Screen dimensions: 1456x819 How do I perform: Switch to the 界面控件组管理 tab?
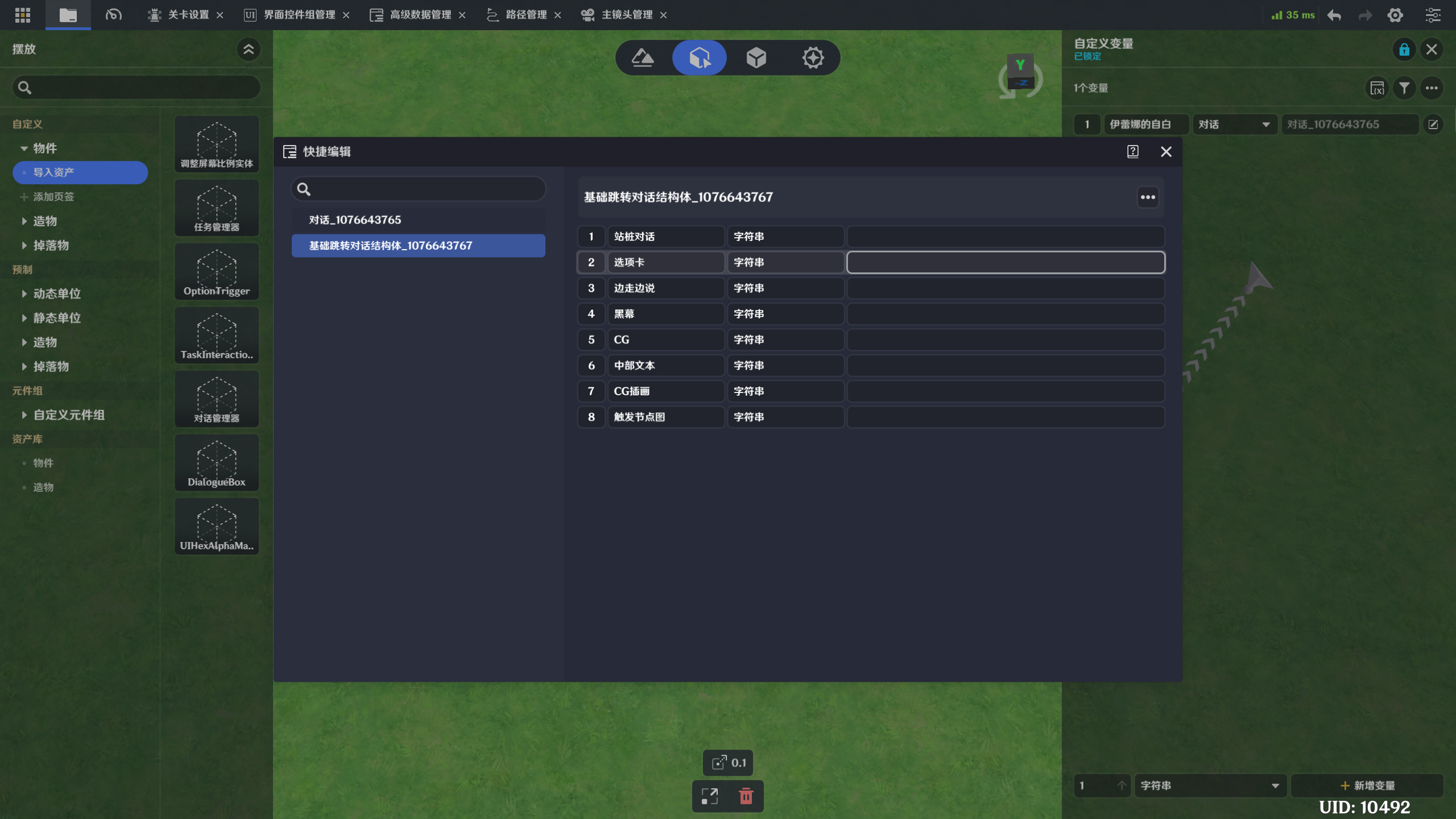click(x=299, y=15)
